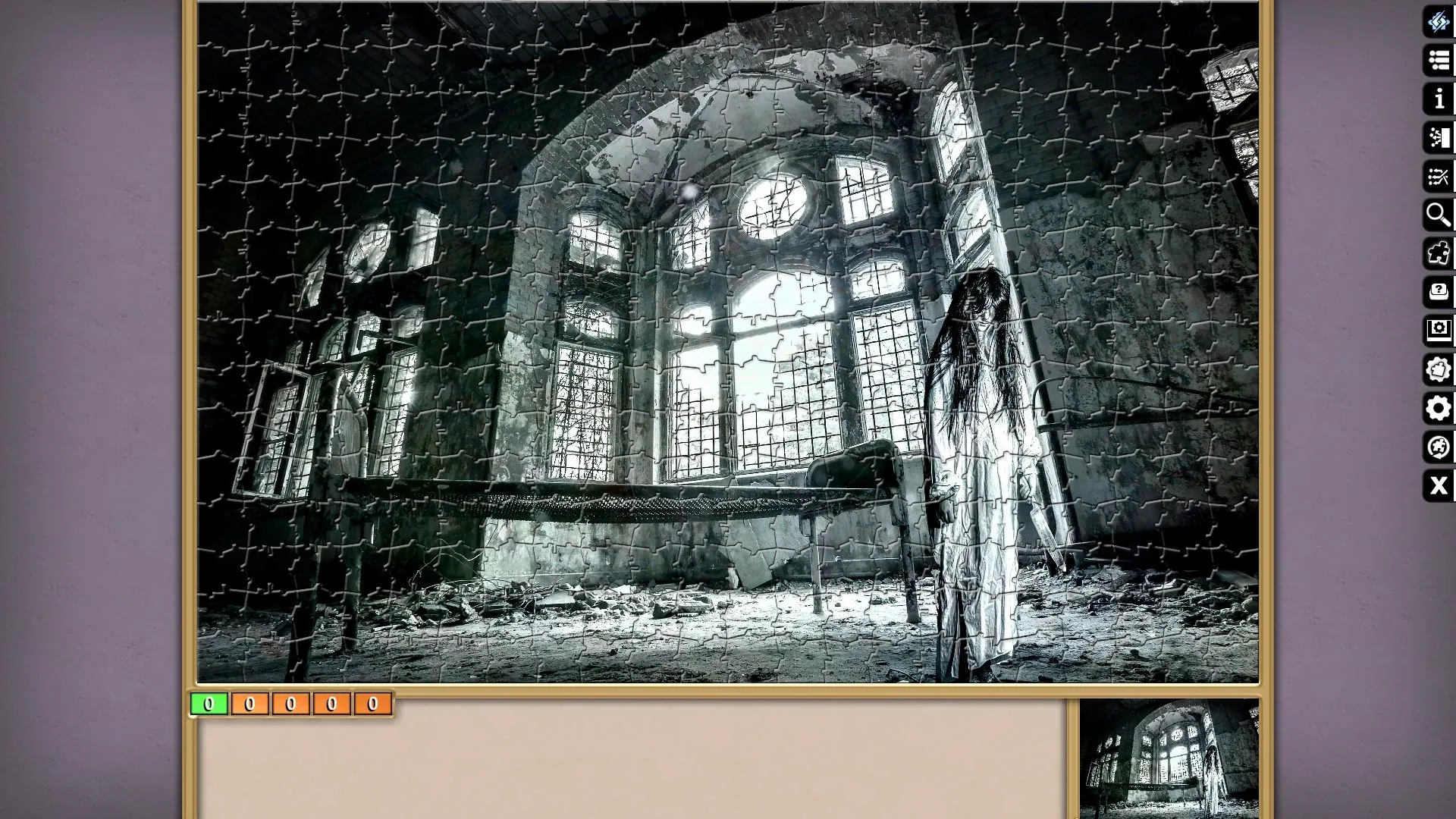Activate the scatter pieces tool
1456x819 pixels.
click(1438, 177)
